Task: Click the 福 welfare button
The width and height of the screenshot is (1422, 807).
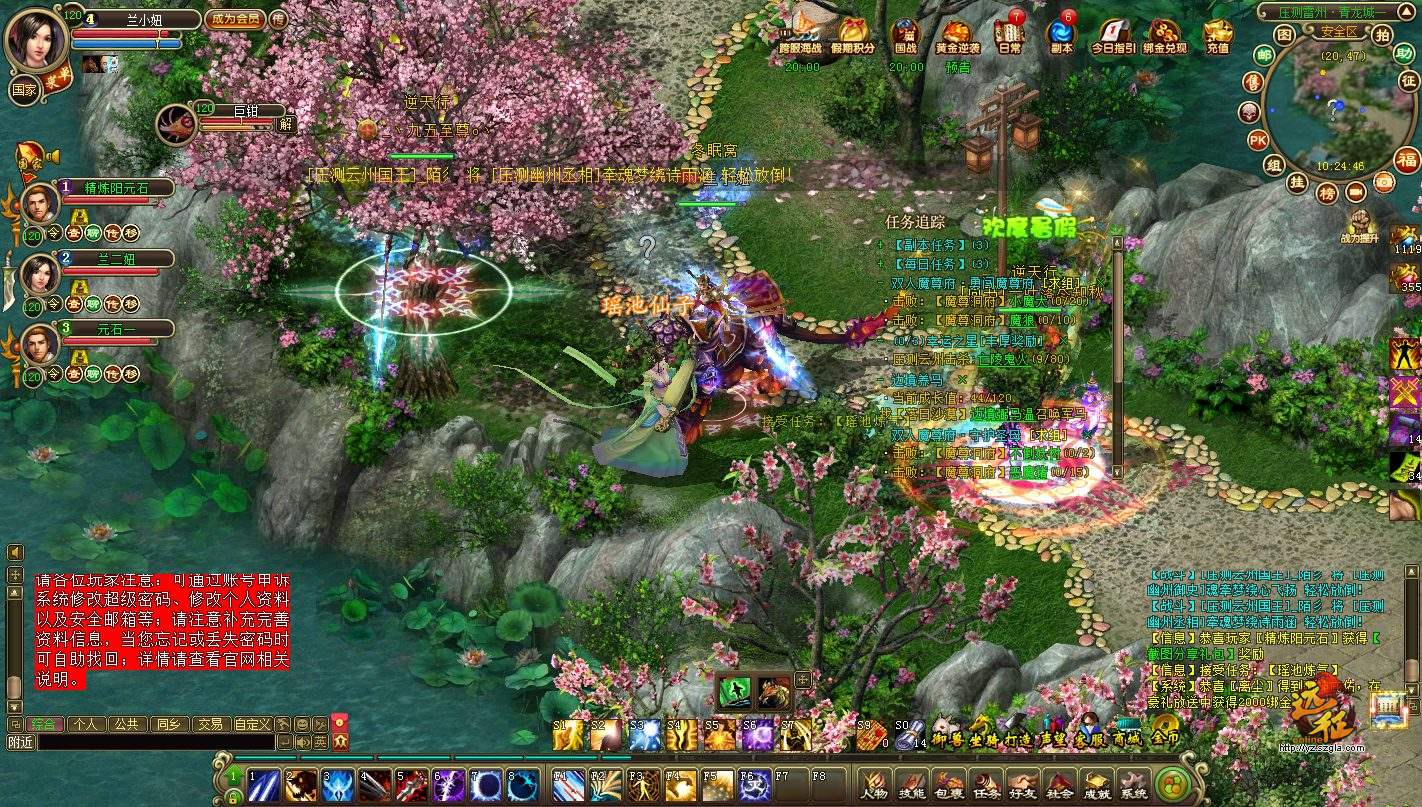Action: click(x=1408, y=160)
